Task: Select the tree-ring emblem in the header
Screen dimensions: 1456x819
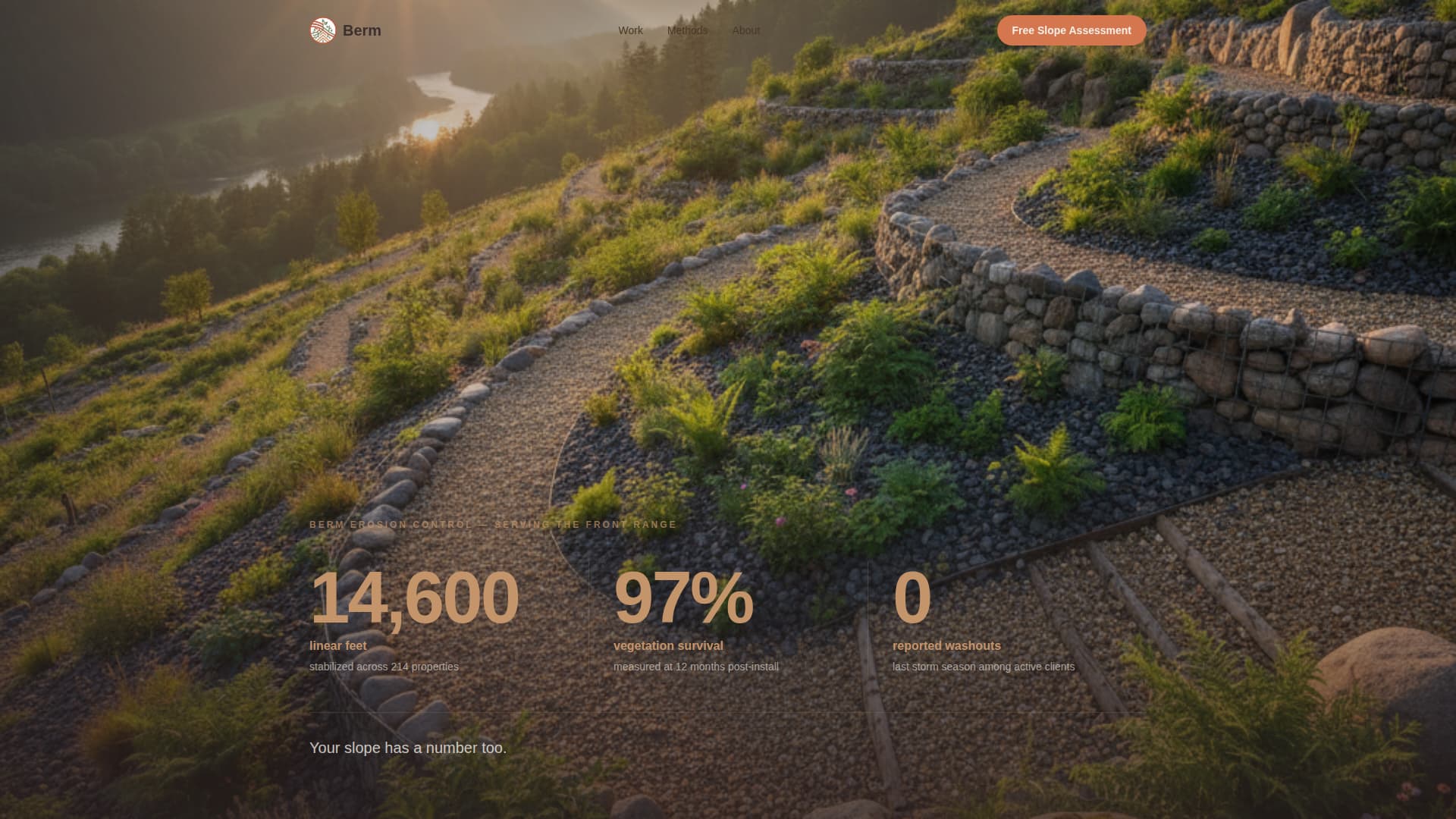Action: pyautogui.click(x=320, y=30)
